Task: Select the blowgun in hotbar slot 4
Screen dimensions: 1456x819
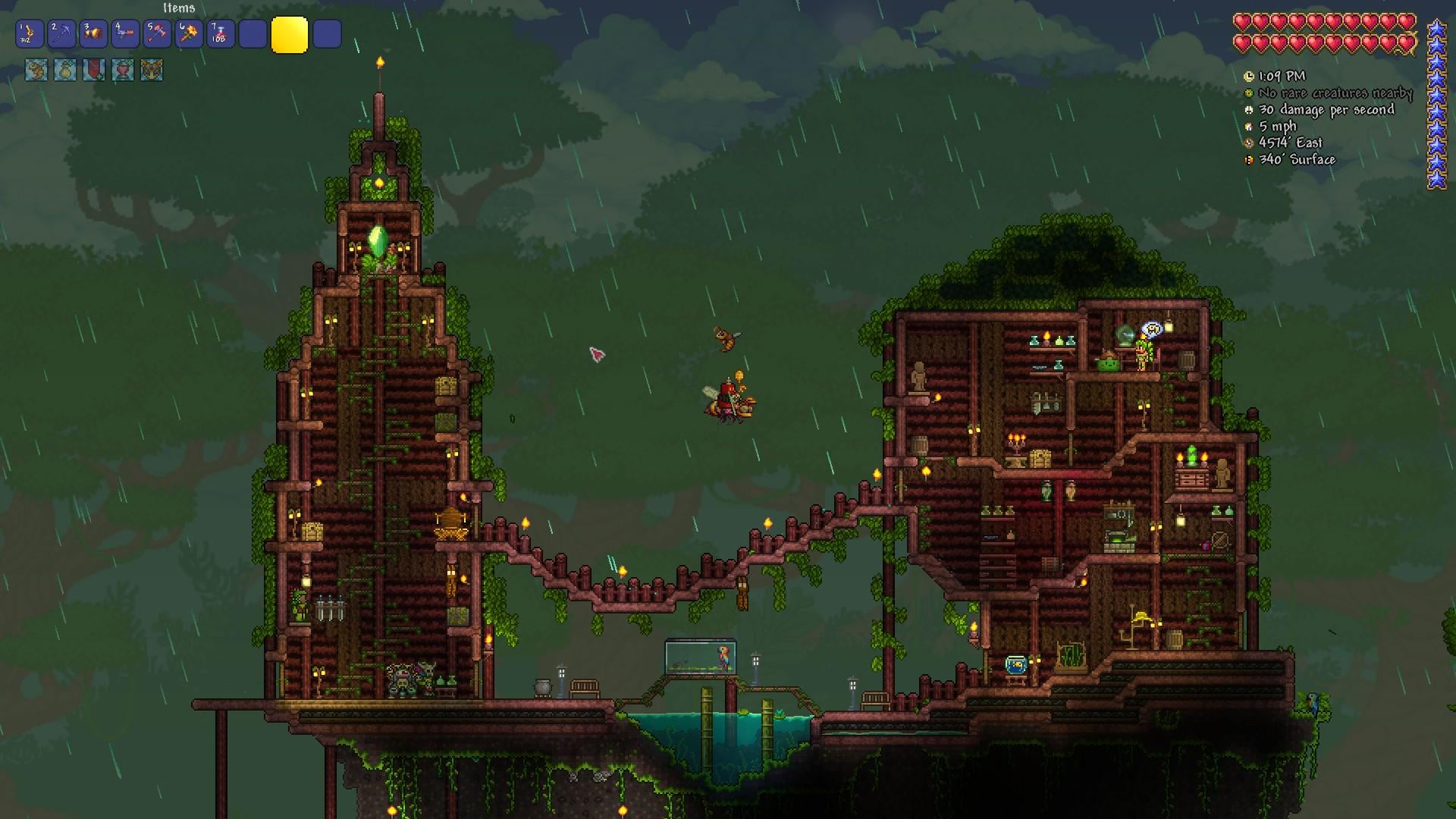Action: tap(125, 34)
